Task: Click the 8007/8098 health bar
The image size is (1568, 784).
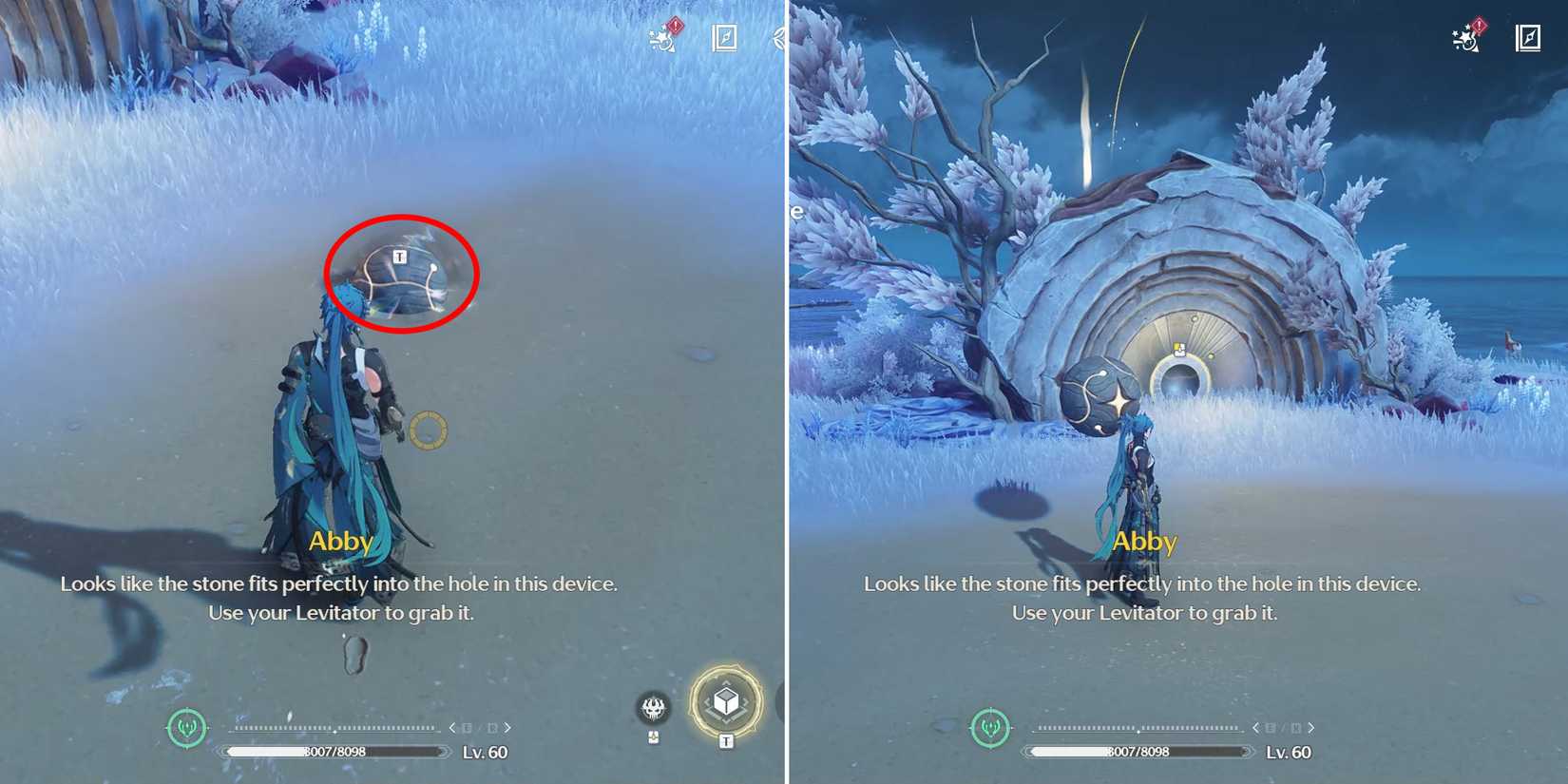Action: 337,751
